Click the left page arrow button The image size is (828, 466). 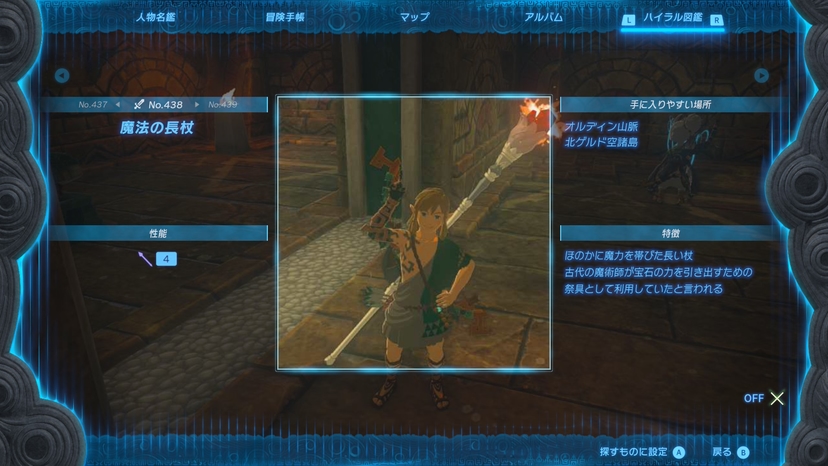point(62,75)
